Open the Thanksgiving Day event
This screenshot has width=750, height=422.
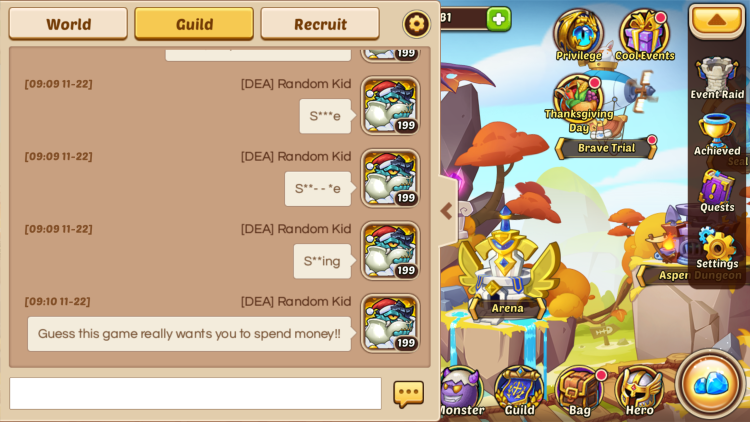point(578,101)
